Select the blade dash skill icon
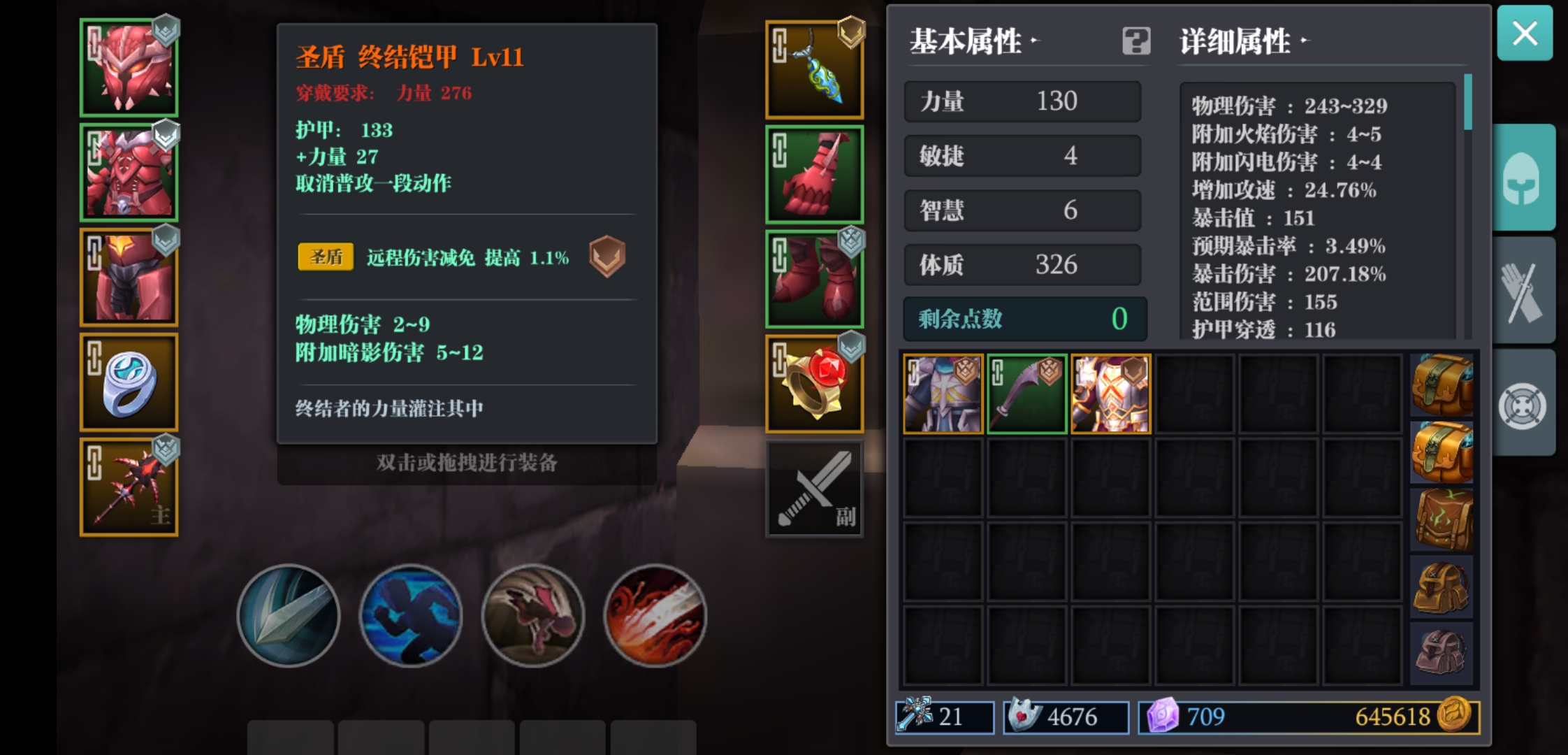1568x755 pixels. click(289, 615)
